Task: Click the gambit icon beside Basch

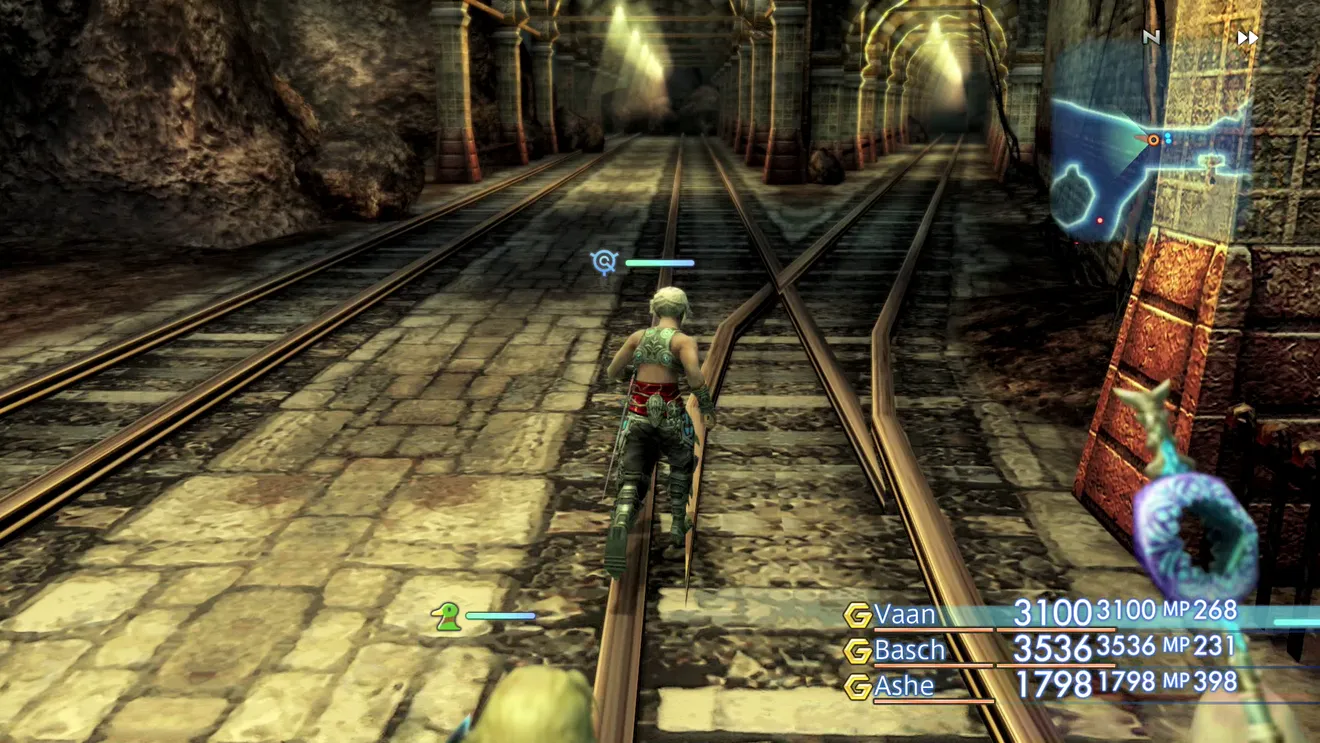Action: click(x=857, y=651)
